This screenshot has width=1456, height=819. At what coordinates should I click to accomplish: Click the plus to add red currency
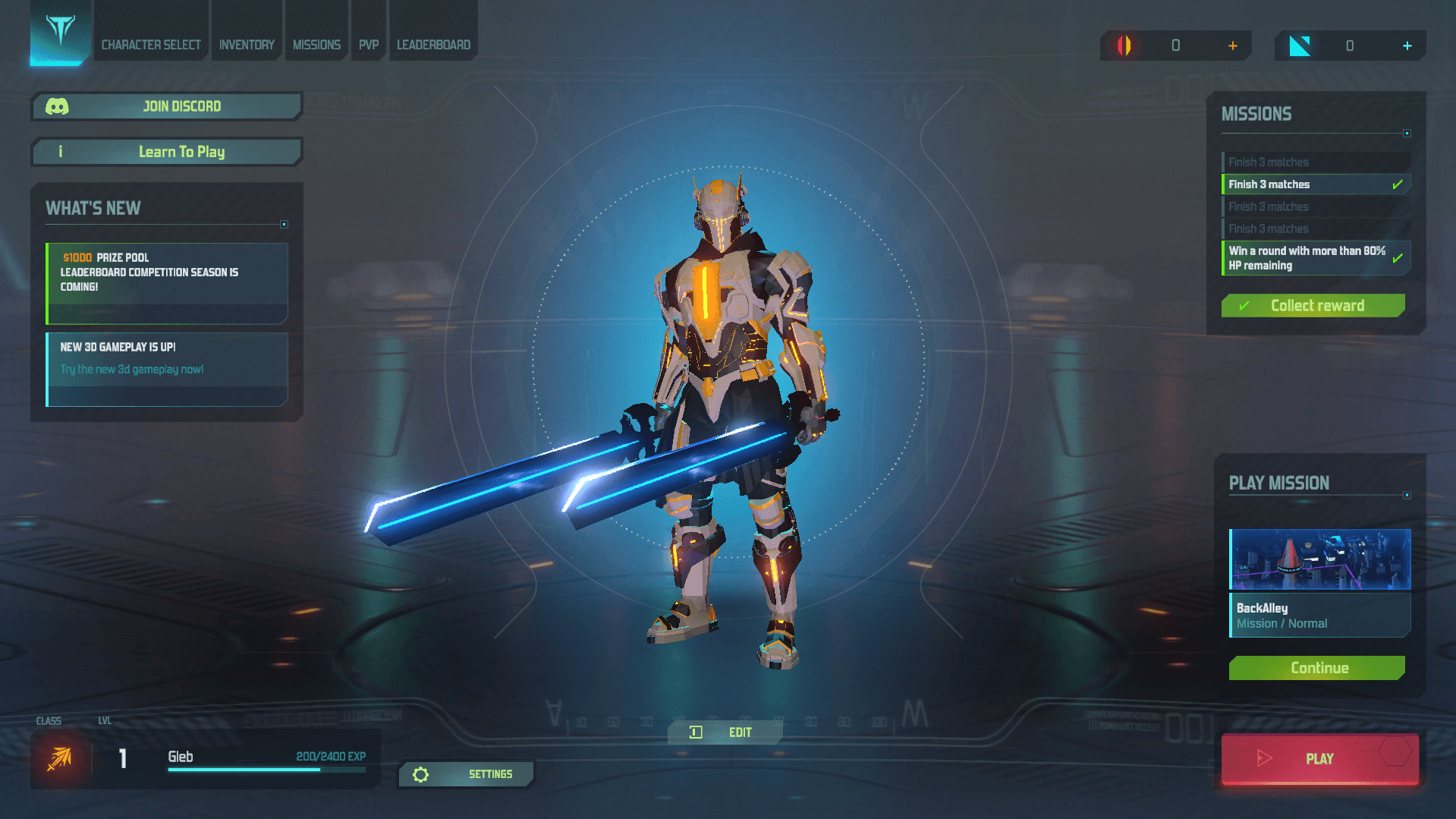click(1233, 46)
